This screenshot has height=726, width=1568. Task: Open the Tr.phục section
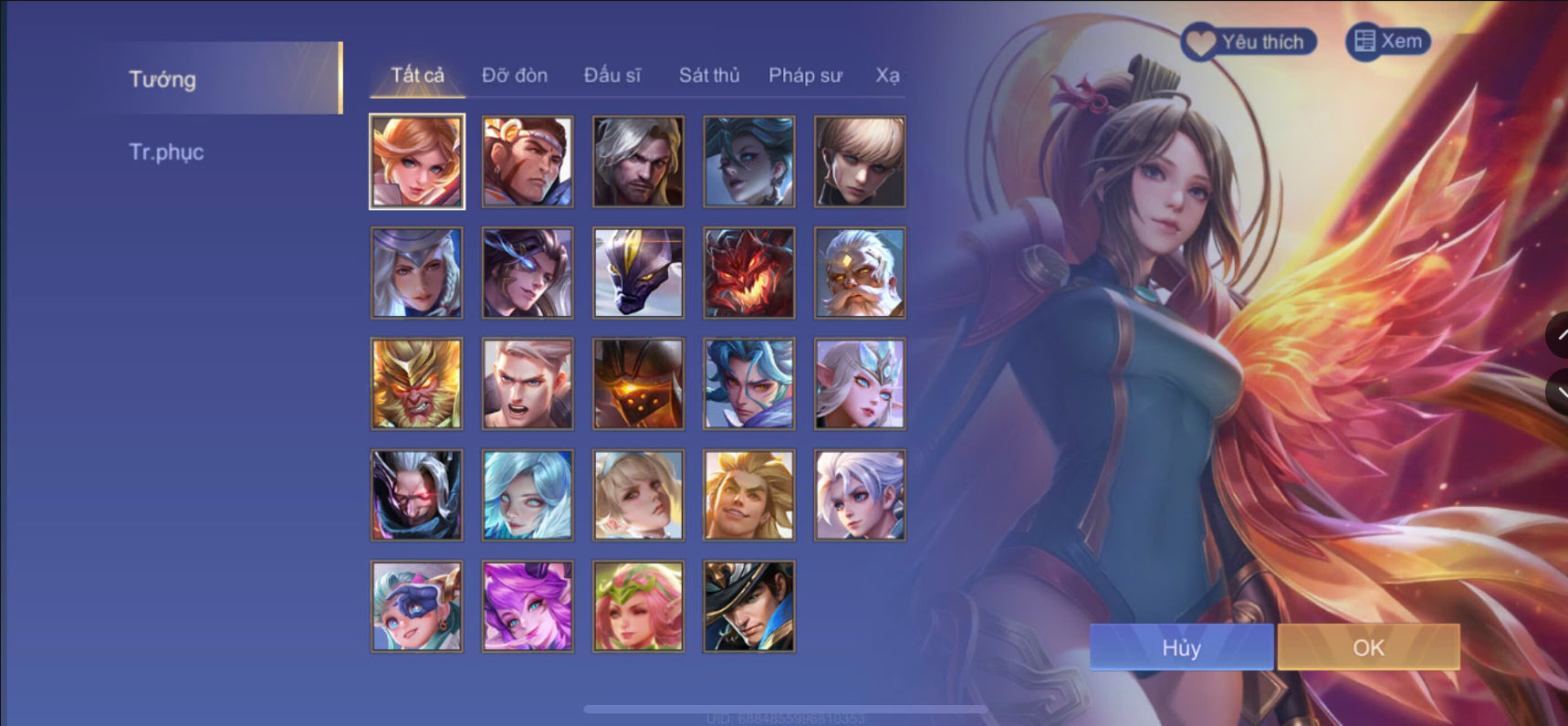point(169,152)
